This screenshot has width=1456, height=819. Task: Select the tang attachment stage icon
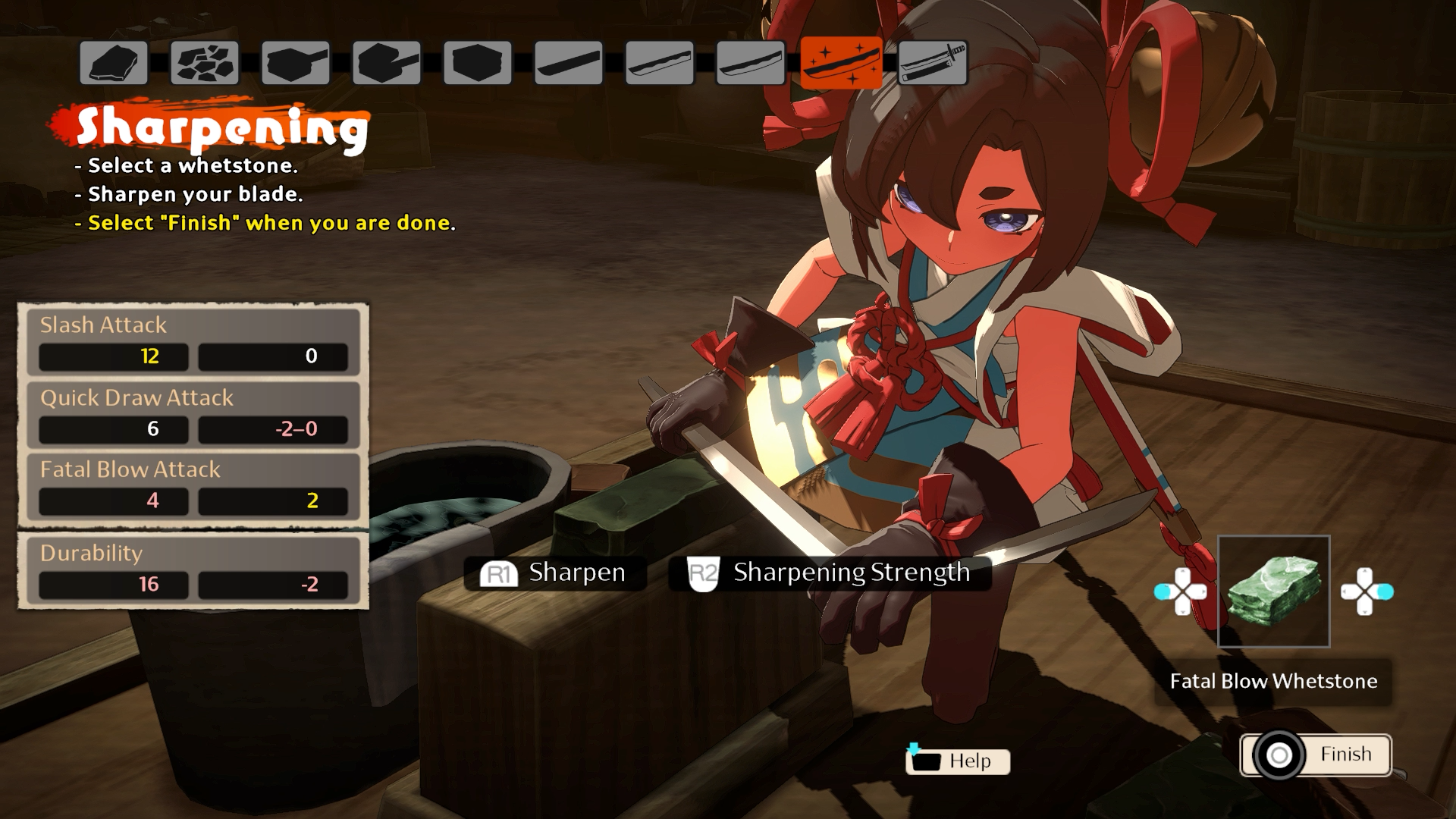coord(387,64)
